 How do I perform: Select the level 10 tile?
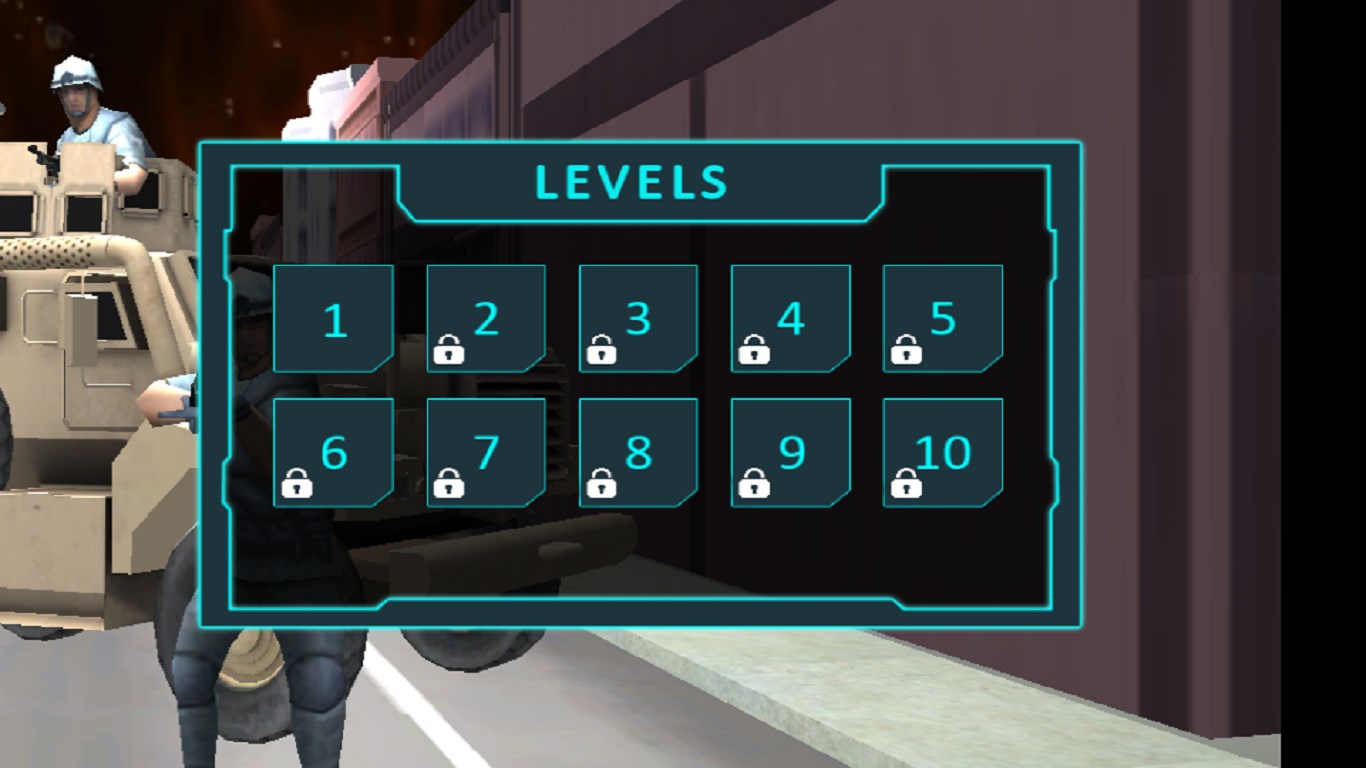click(x=942, y=453)
